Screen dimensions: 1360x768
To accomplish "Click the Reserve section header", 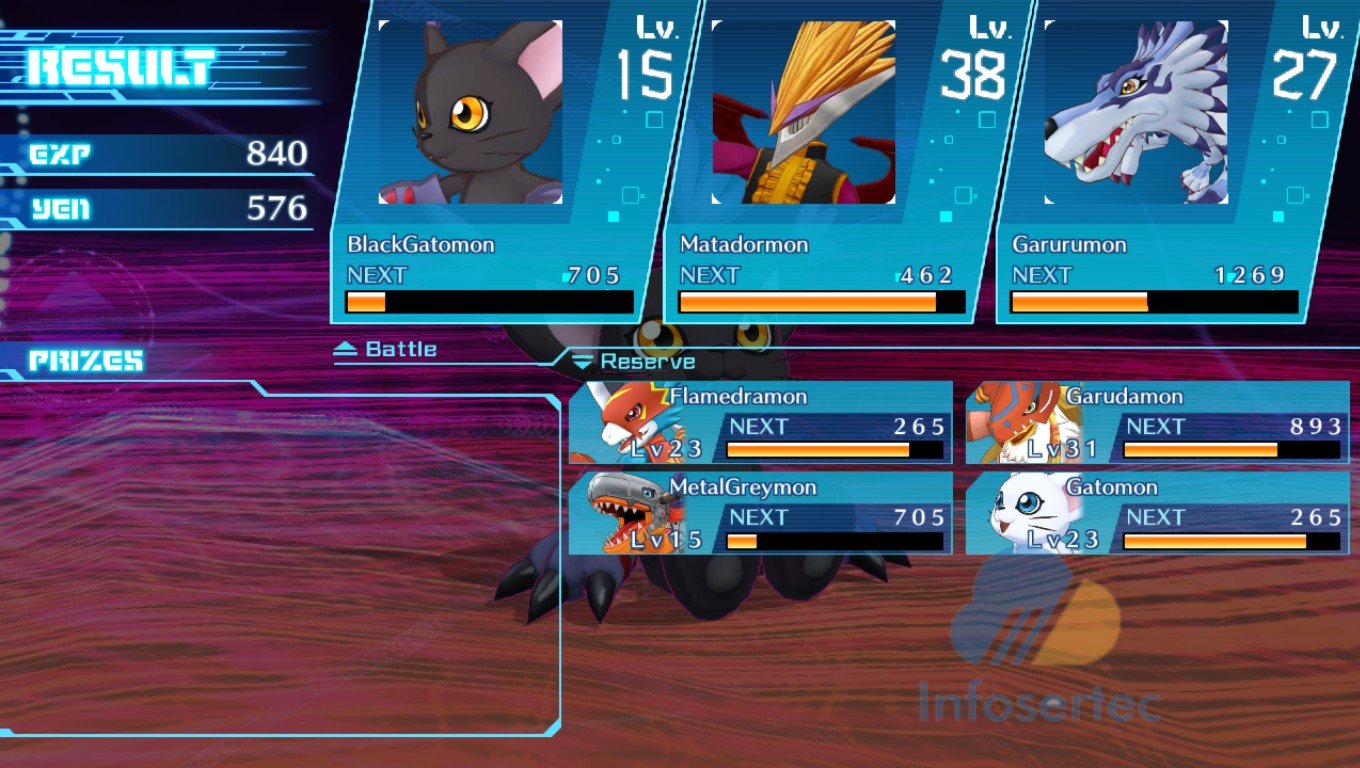I will [634, 362].
